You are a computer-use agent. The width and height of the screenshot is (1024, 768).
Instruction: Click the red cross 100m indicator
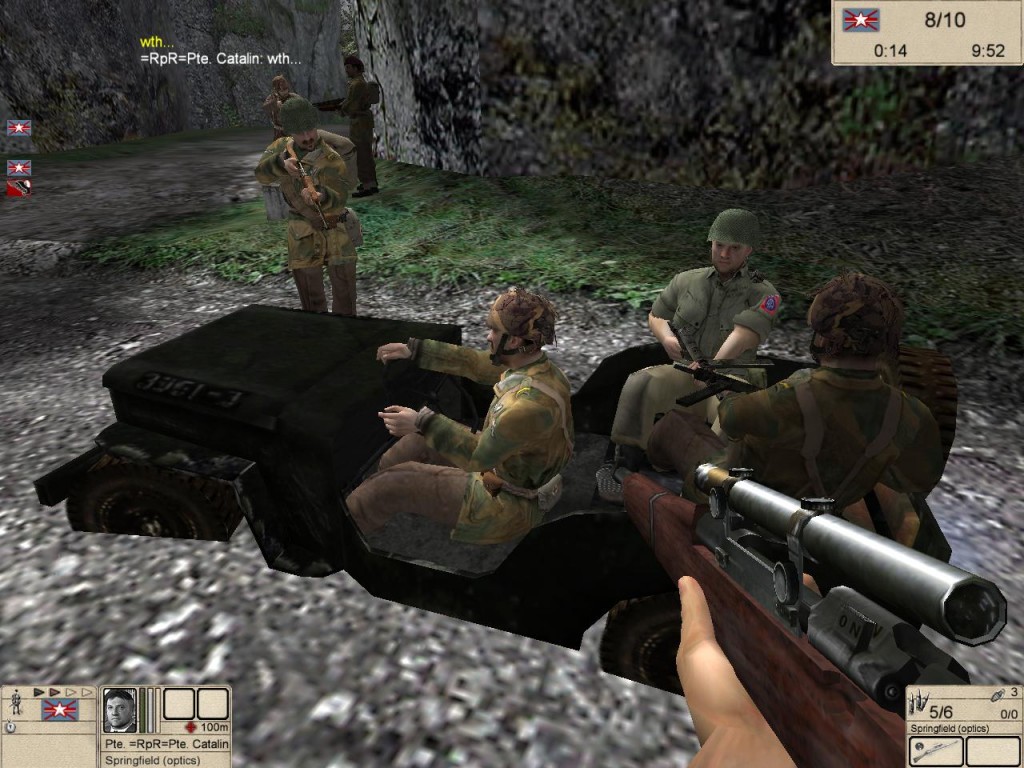(x=192, y=727)
